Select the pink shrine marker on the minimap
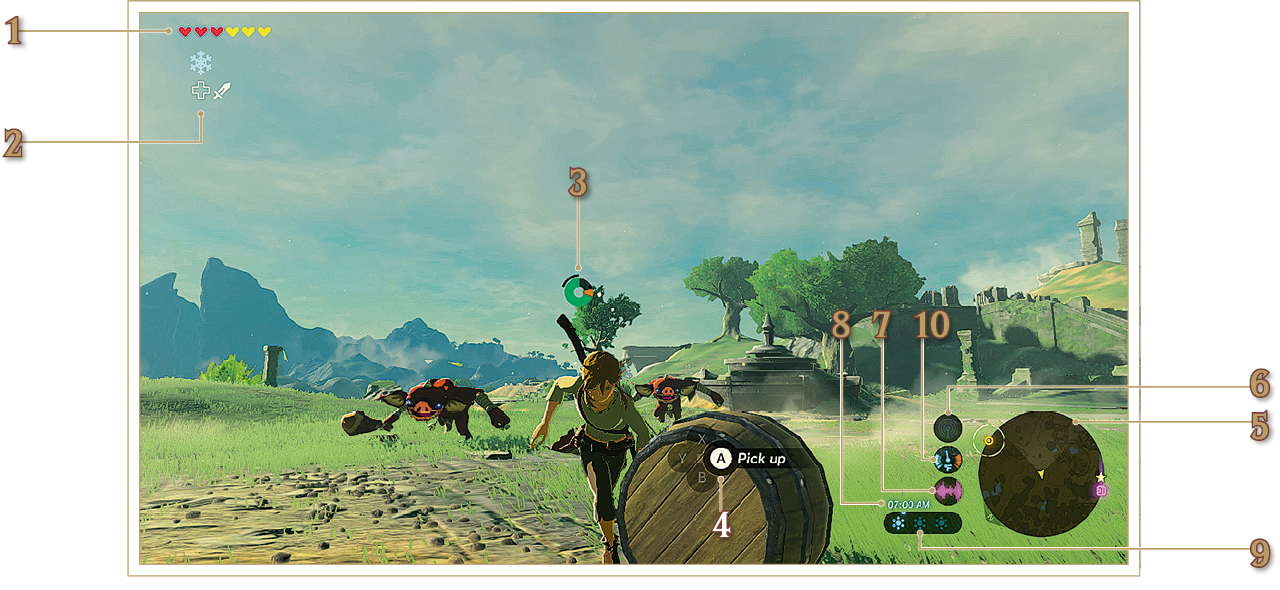 tap(1100, 491)
